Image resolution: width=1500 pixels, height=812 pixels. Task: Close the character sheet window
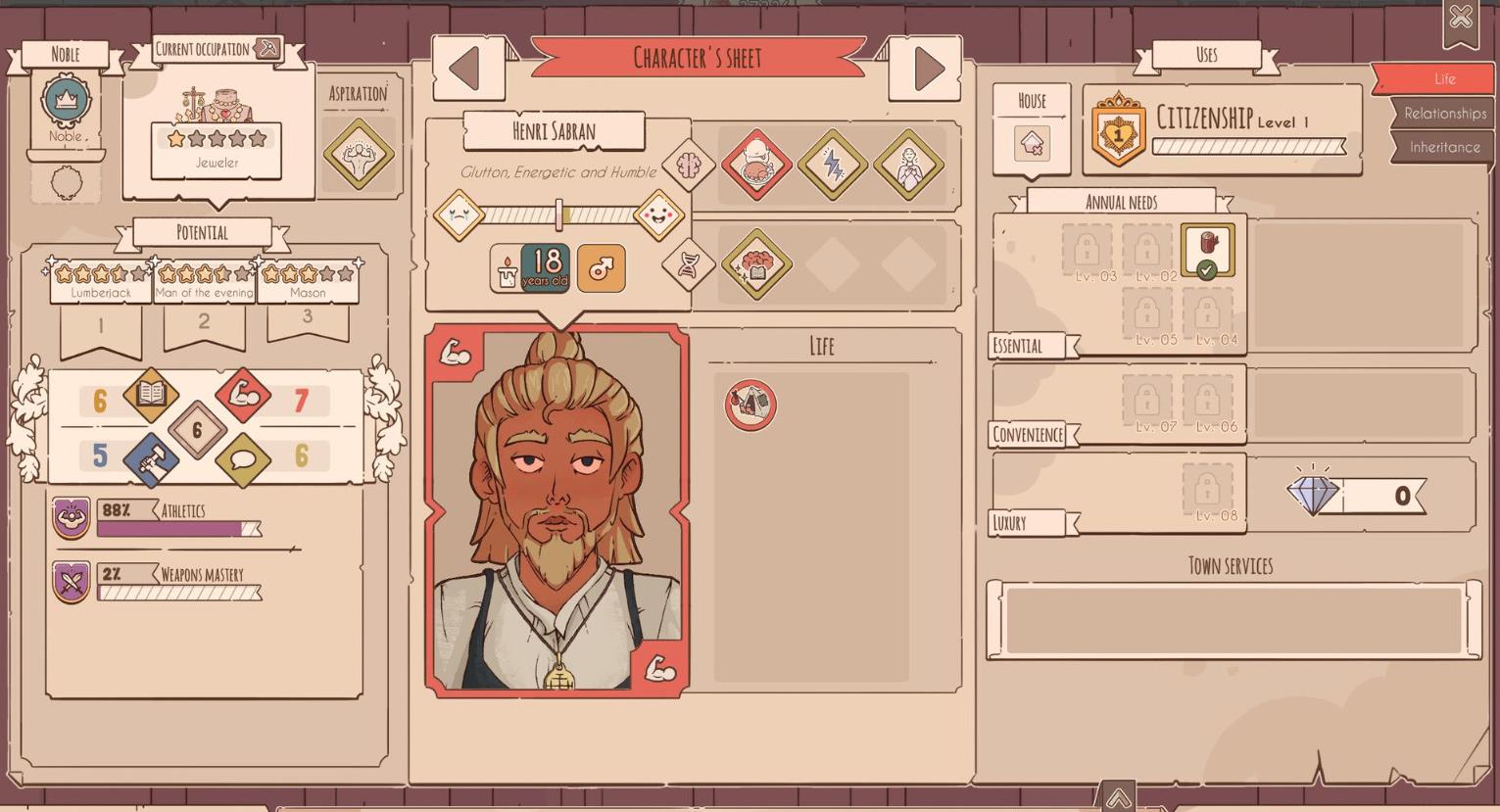tap(1460, 18)
